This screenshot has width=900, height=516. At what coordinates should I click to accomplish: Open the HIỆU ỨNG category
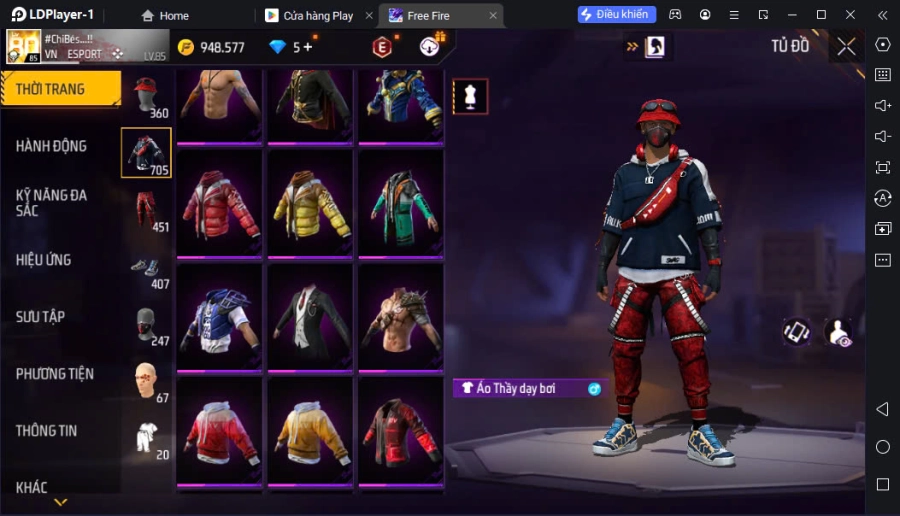[44, 260]
